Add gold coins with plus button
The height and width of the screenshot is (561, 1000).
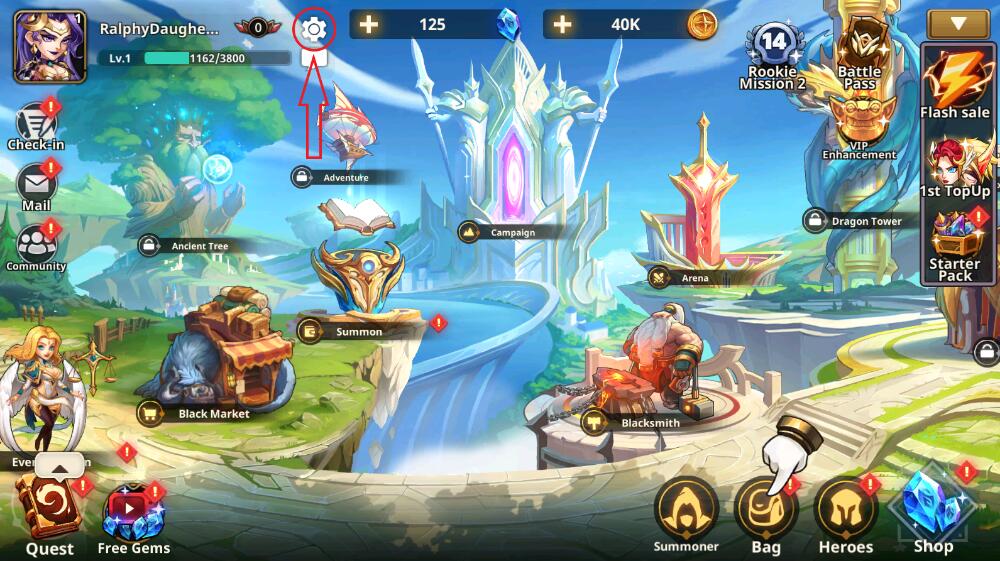tap(563, 24)
